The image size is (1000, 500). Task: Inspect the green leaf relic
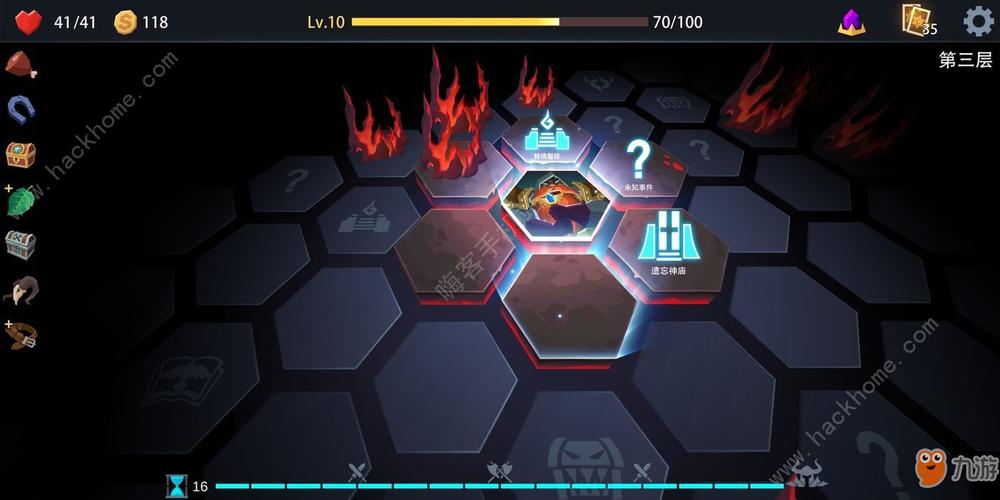21,200
